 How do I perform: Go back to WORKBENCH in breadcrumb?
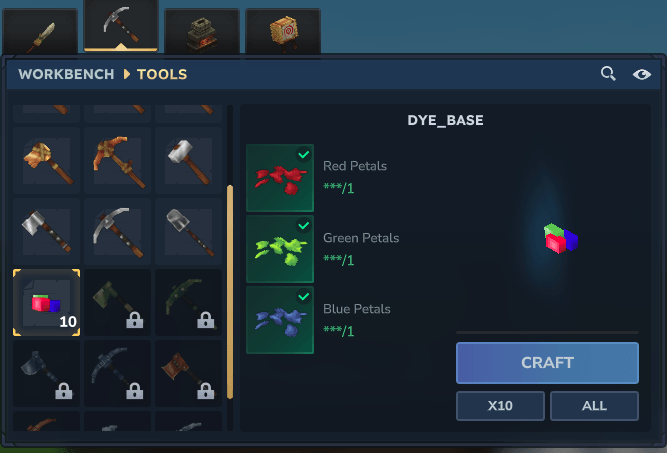[x=66, y=74]
